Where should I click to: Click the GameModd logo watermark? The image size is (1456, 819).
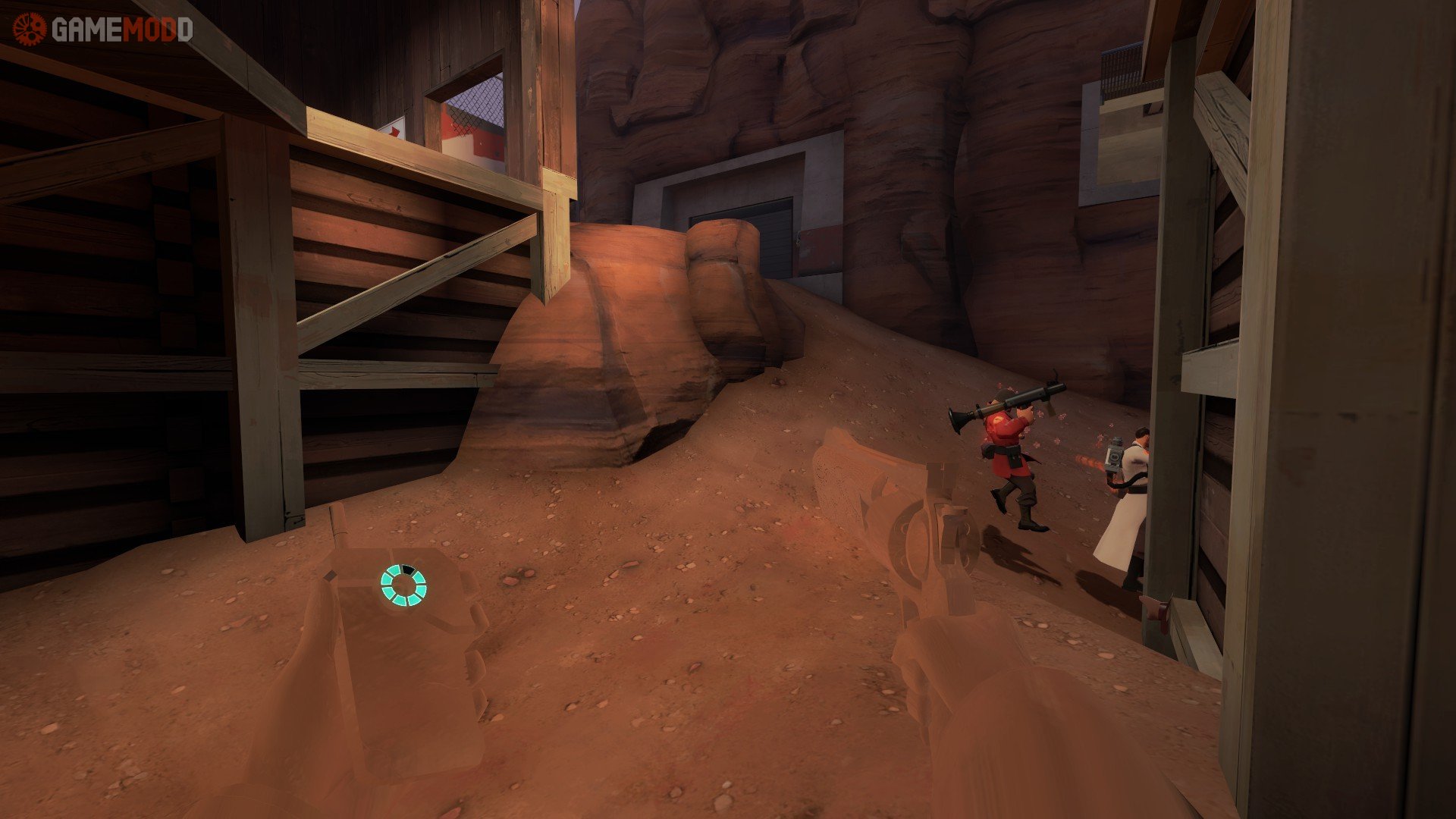click(x=102, y=30)
